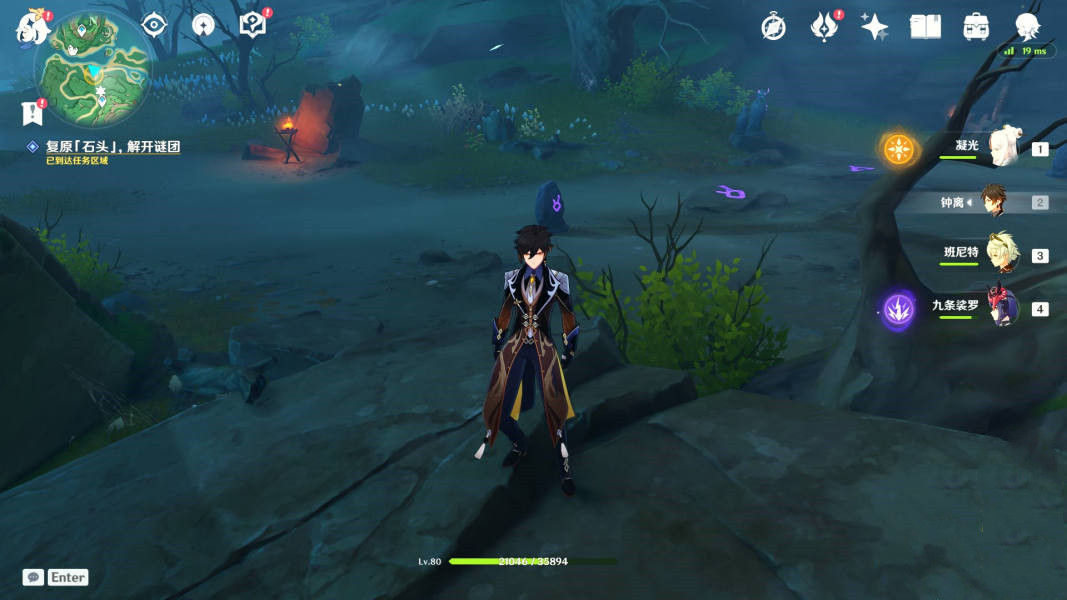Open the Paimon menu icon
Image resolution: width=1067 pixels, height=600 pixels.
[32, 28]
